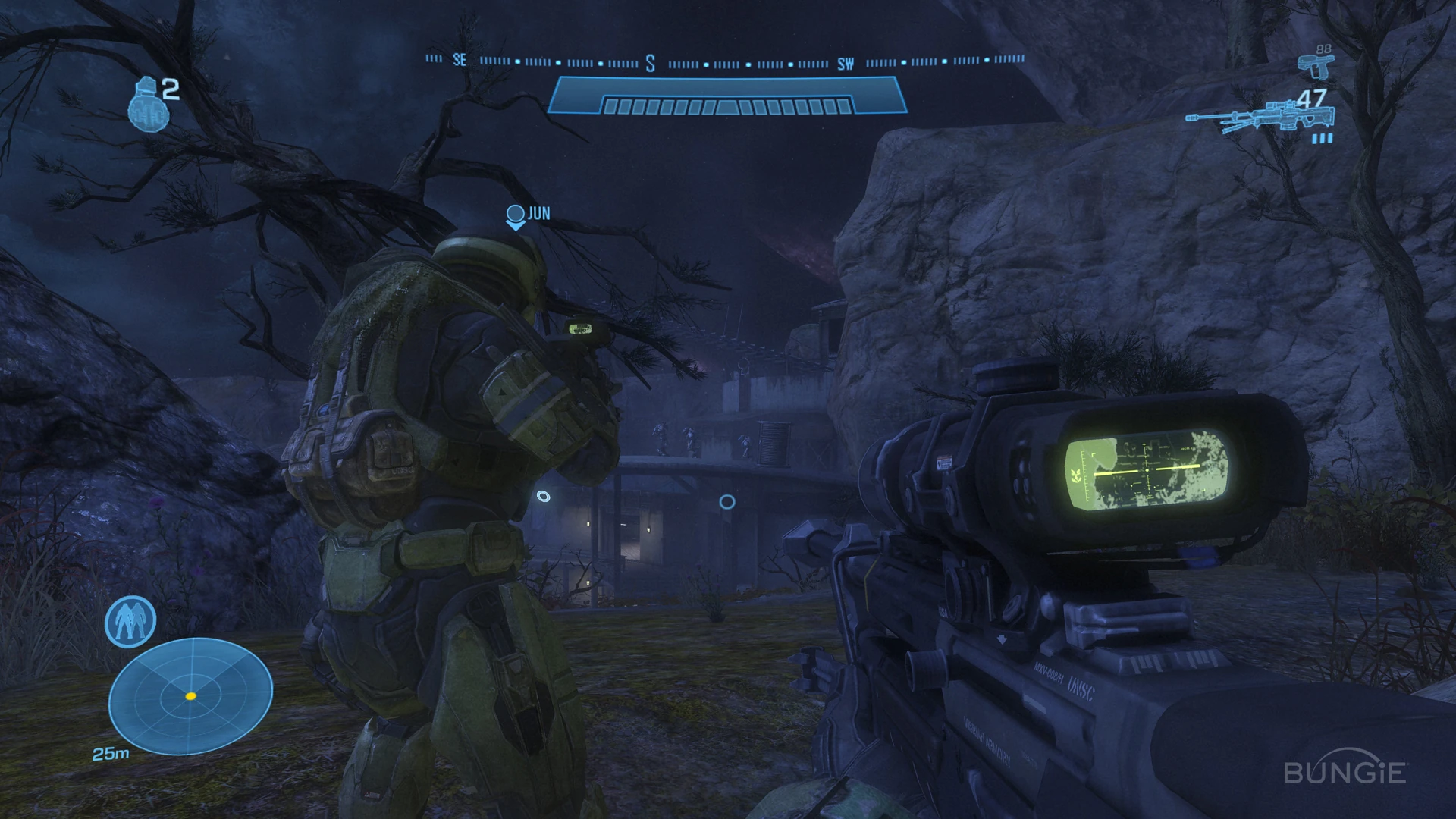The image size is (1456, 819).
Task: Click the 25m radar range label
Action: [111, 755]
